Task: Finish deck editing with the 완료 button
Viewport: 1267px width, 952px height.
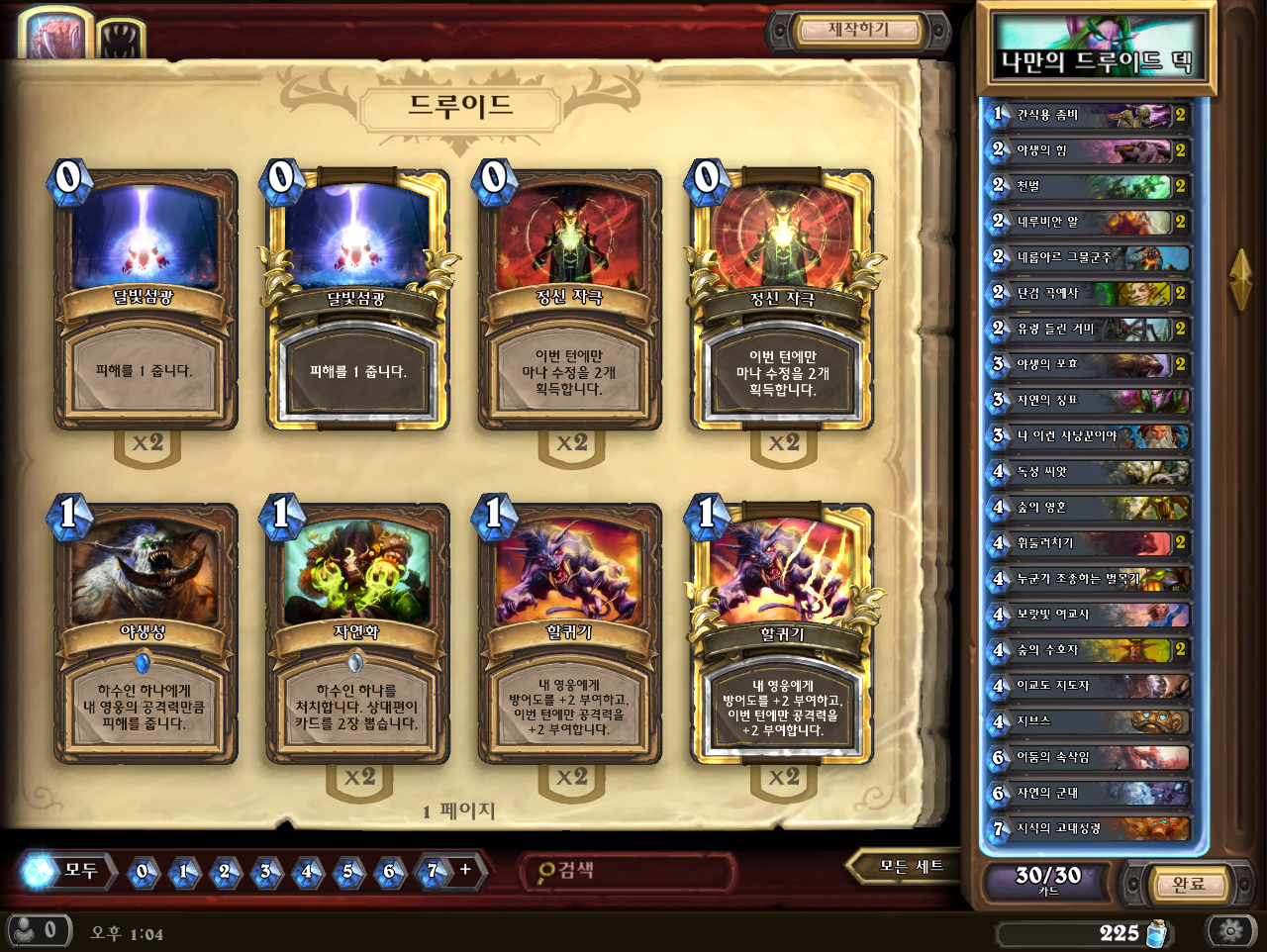Action: coord(1187,884)
